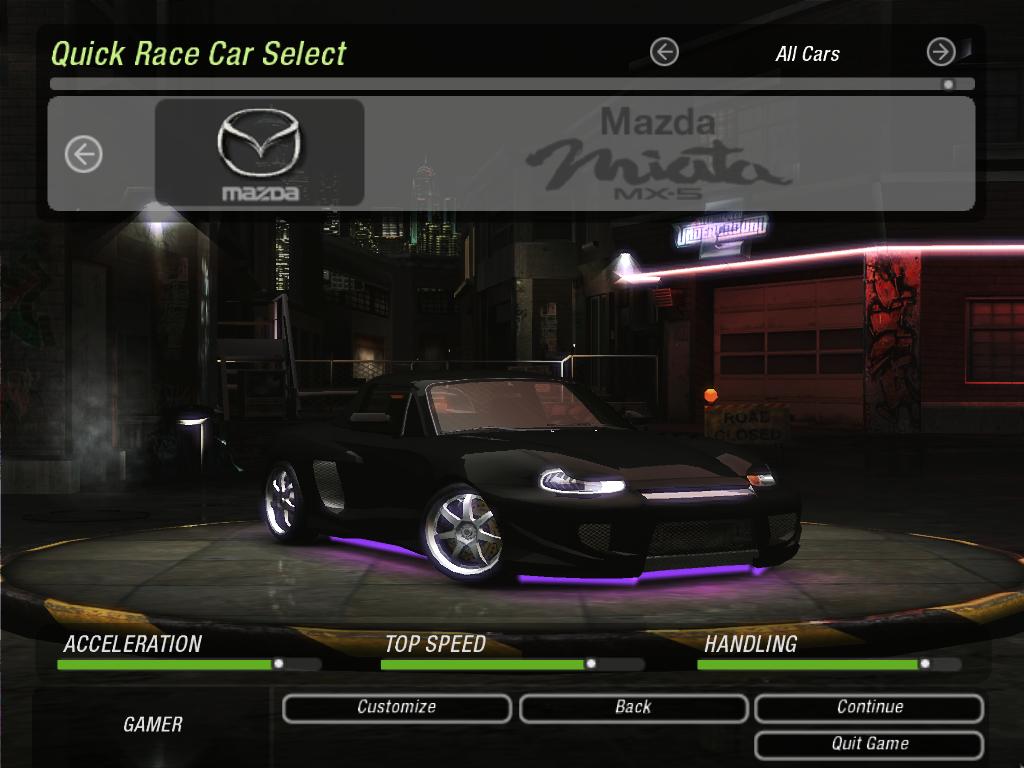The width and height of the screenshot is (1024, 768).
Task: Browse to the previous car in the list
Action: click(84, 154)
